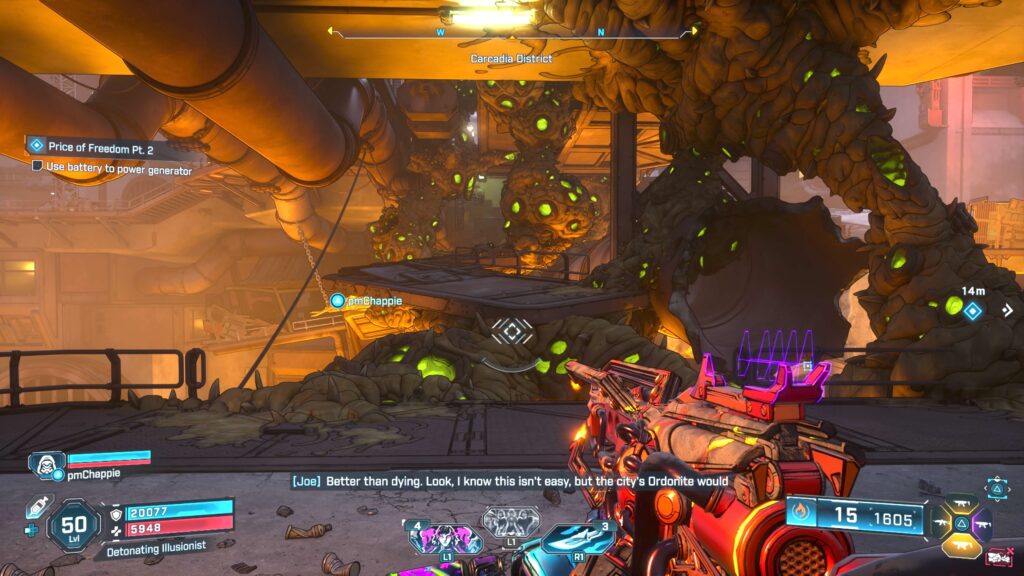Screen dimensions: 1024x576
Task: Switch to the purple right weapon slot
Action: 981,523
